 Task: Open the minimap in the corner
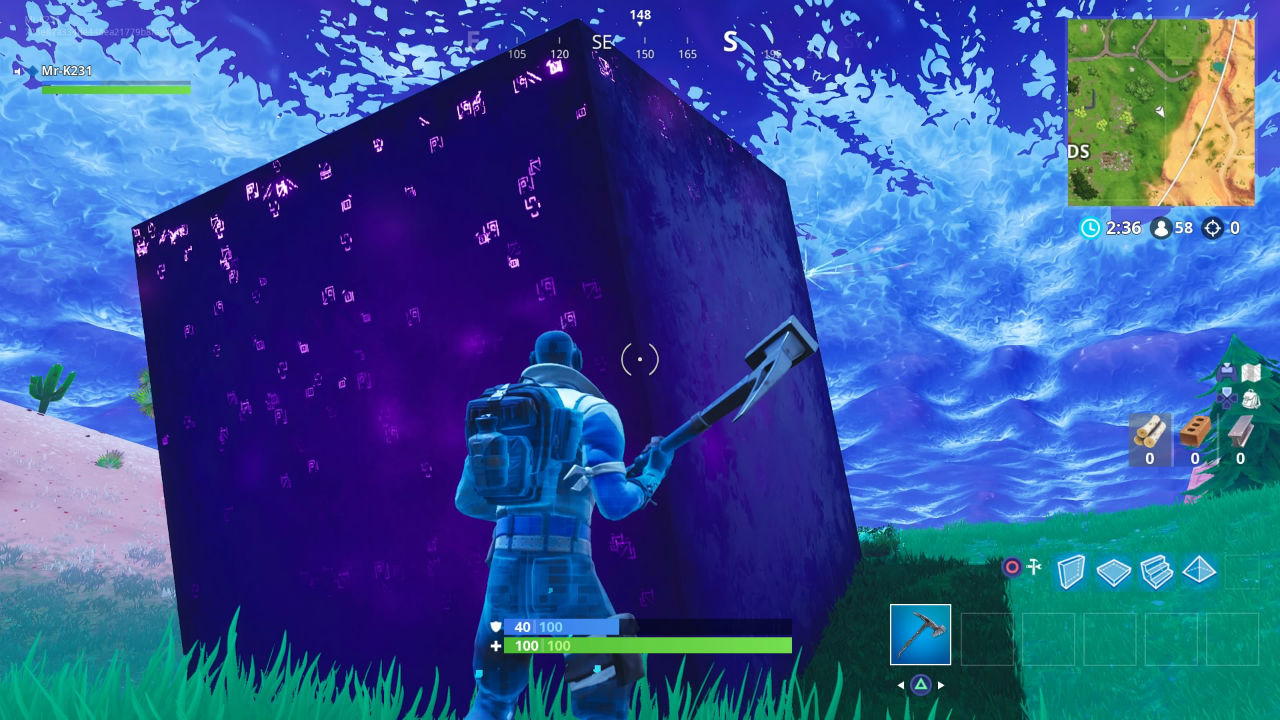coord(1160,112)
